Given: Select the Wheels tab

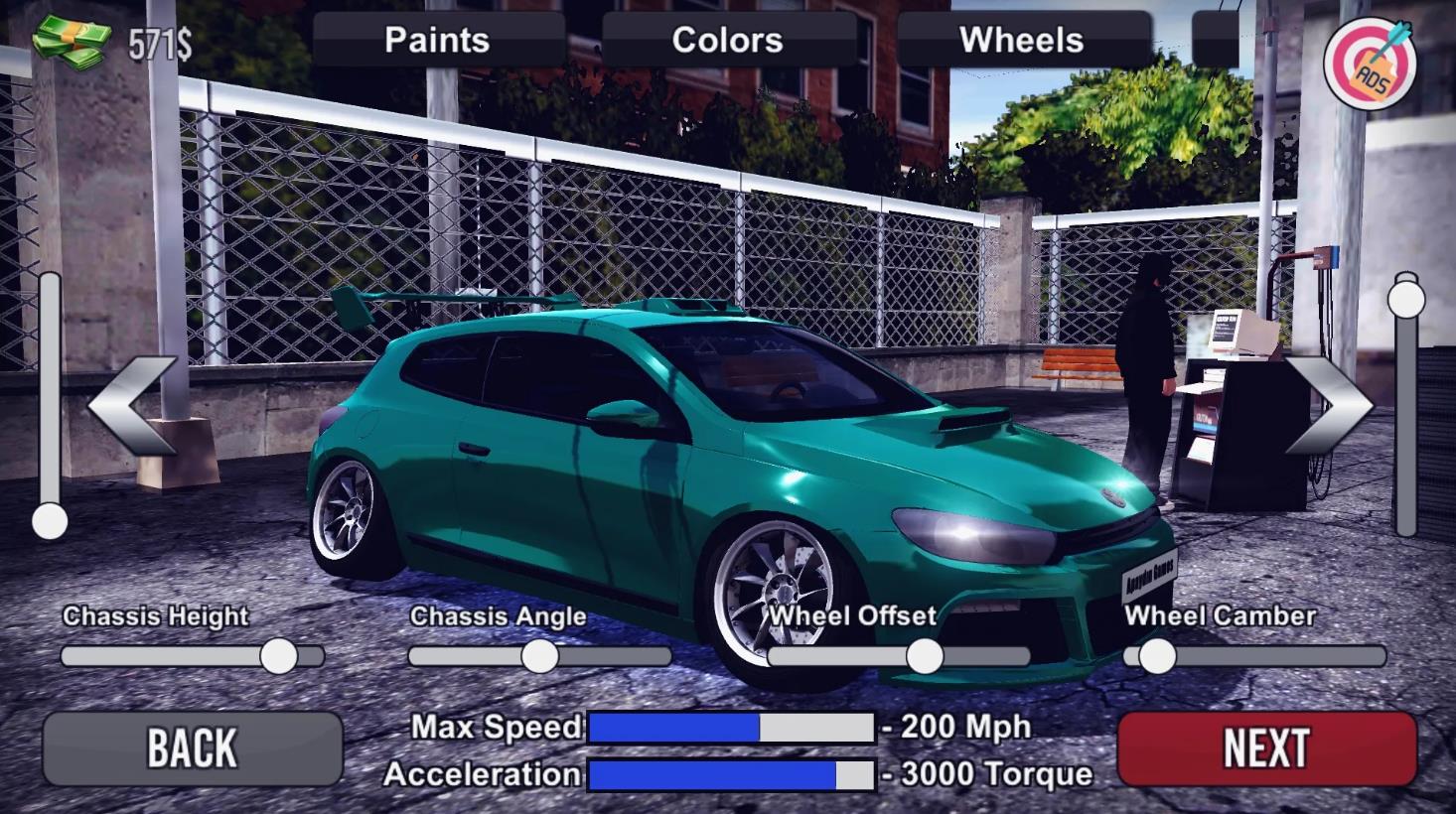Looking at the screenshot, I should click(x=1022, y=40).
